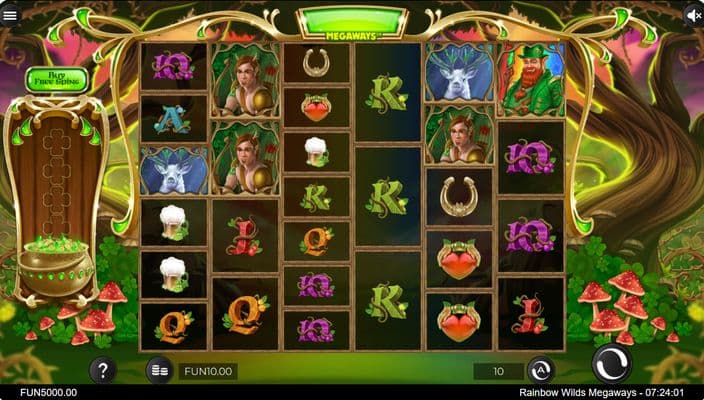This screenshot has width=704, height=400.
Task: Open bet settings via coin stack icon
Action: tap(160, 371)
